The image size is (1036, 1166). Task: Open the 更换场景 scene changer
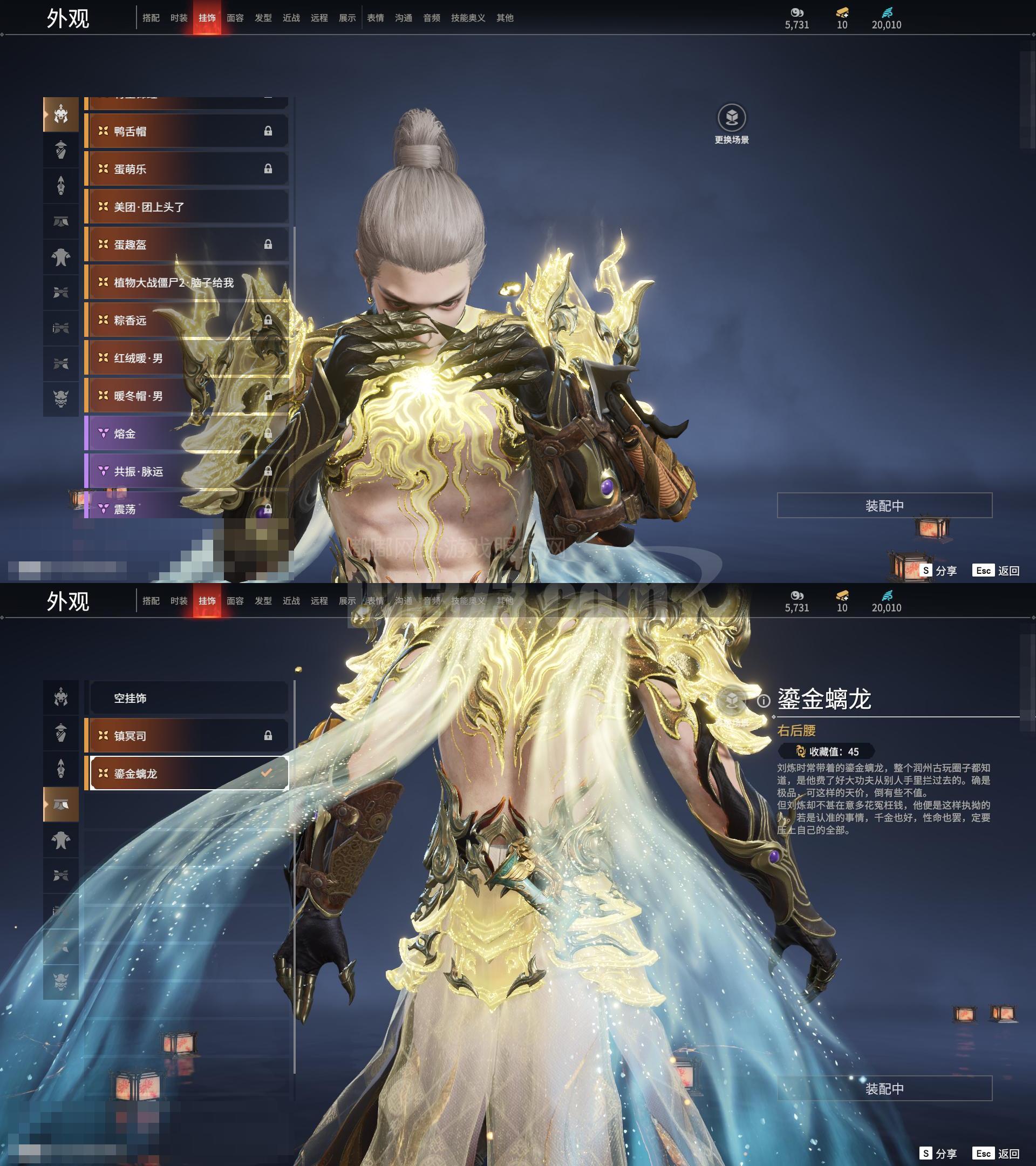point(732,119)
